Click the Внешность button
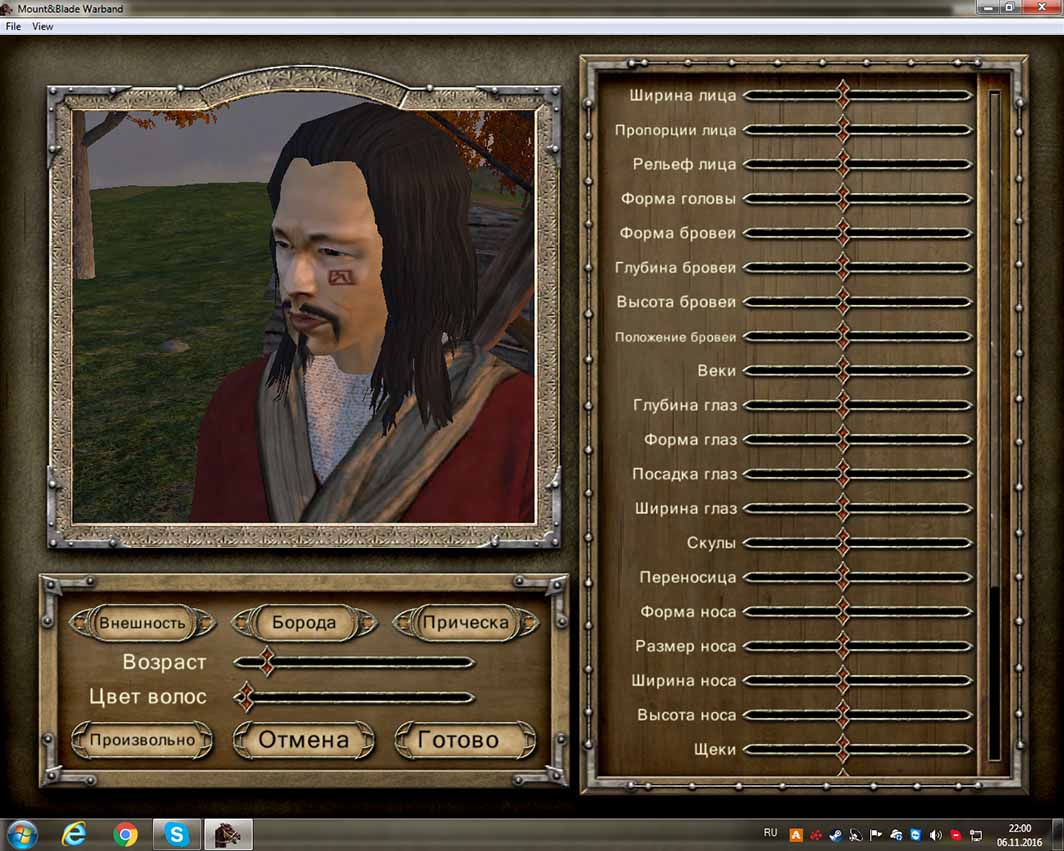Image resolution: width=1064 pixels, height=851 pixels. [142, 623]
